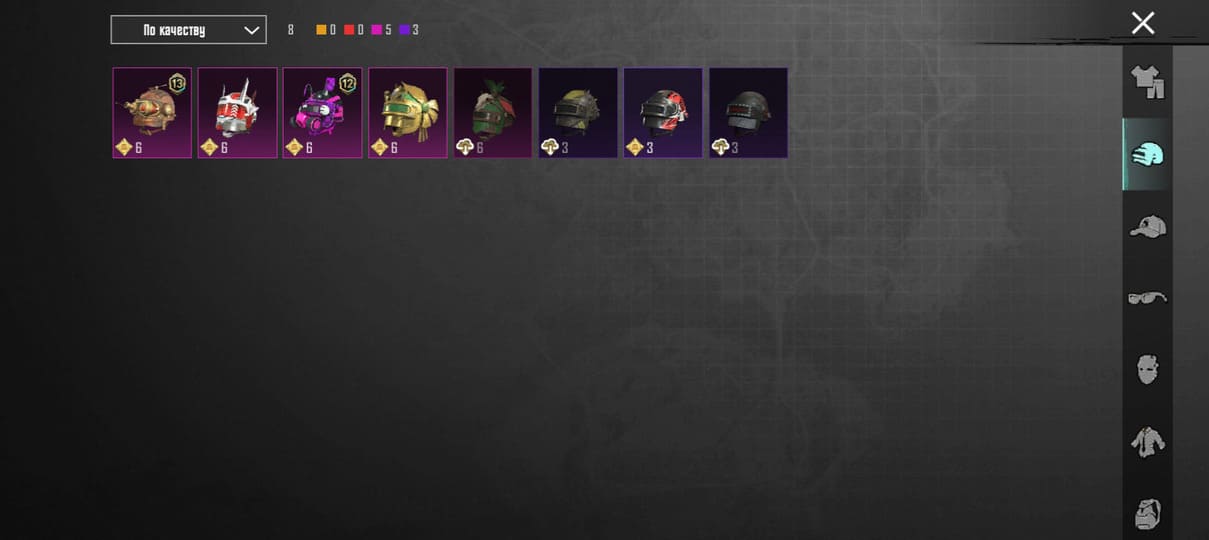Image resolution: width=1209 pixels, height=540 pixels.
Task: Switch to the backpack category
Action: point(1147,514)
